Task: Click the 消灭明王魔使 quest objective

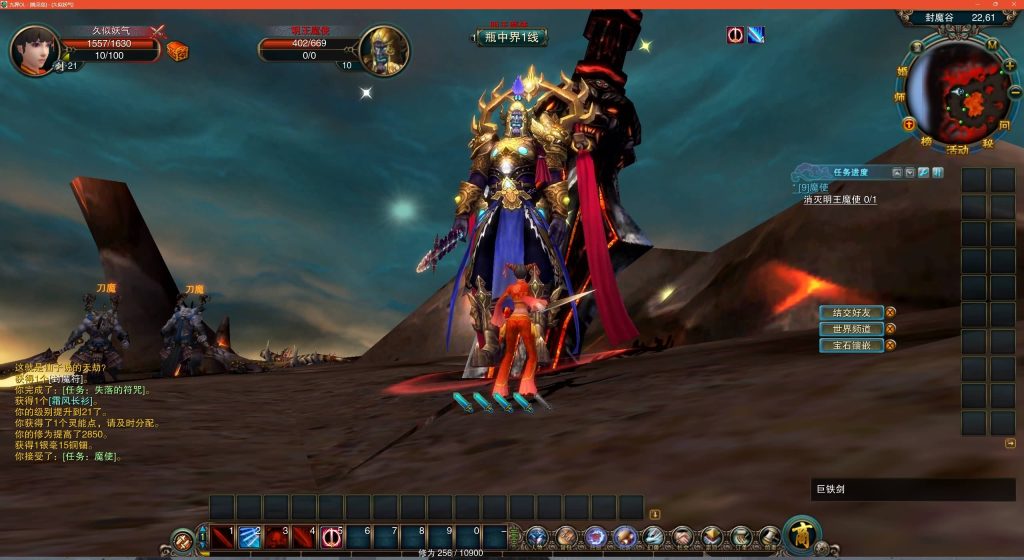Action: pos(839,200)
